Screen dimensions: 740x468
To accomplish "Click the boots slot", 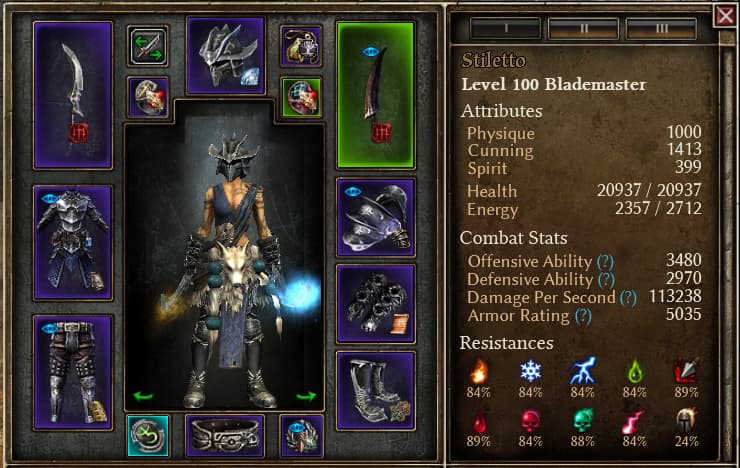I will click(x=375, y=390).
